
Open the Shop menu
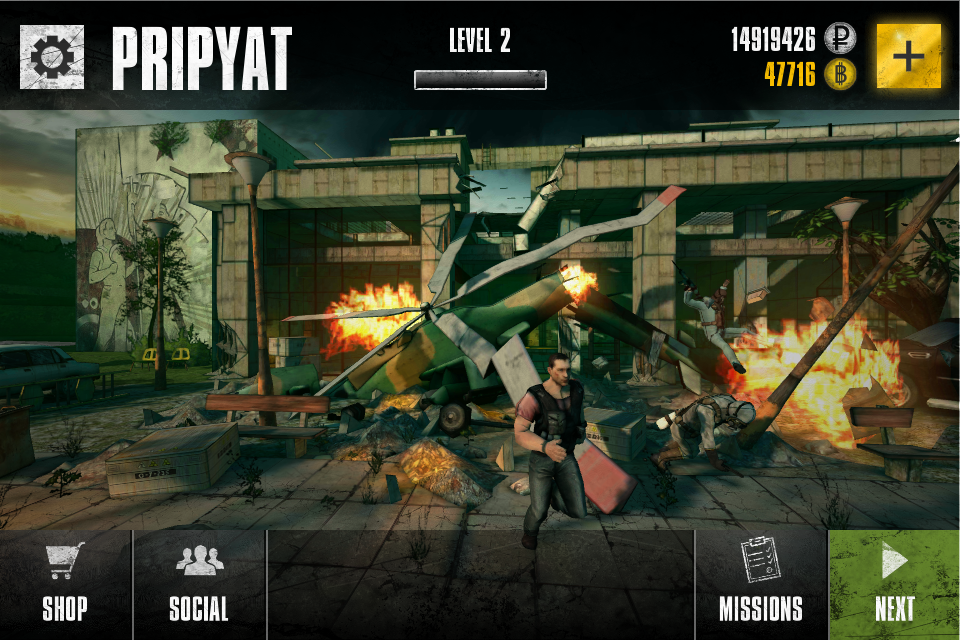pos(65,585)
